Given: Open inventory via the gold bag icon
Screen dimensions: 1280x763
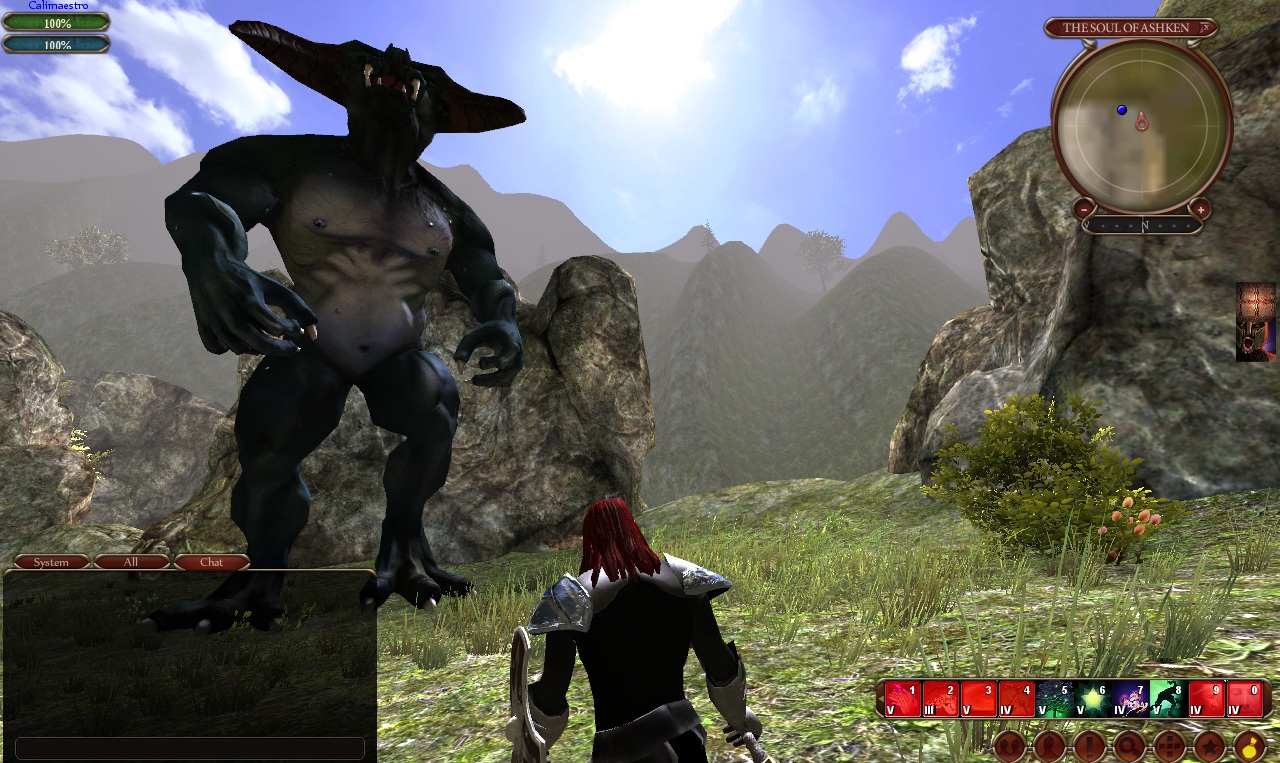Looking at the screenshot, I should click(1250, 747).
